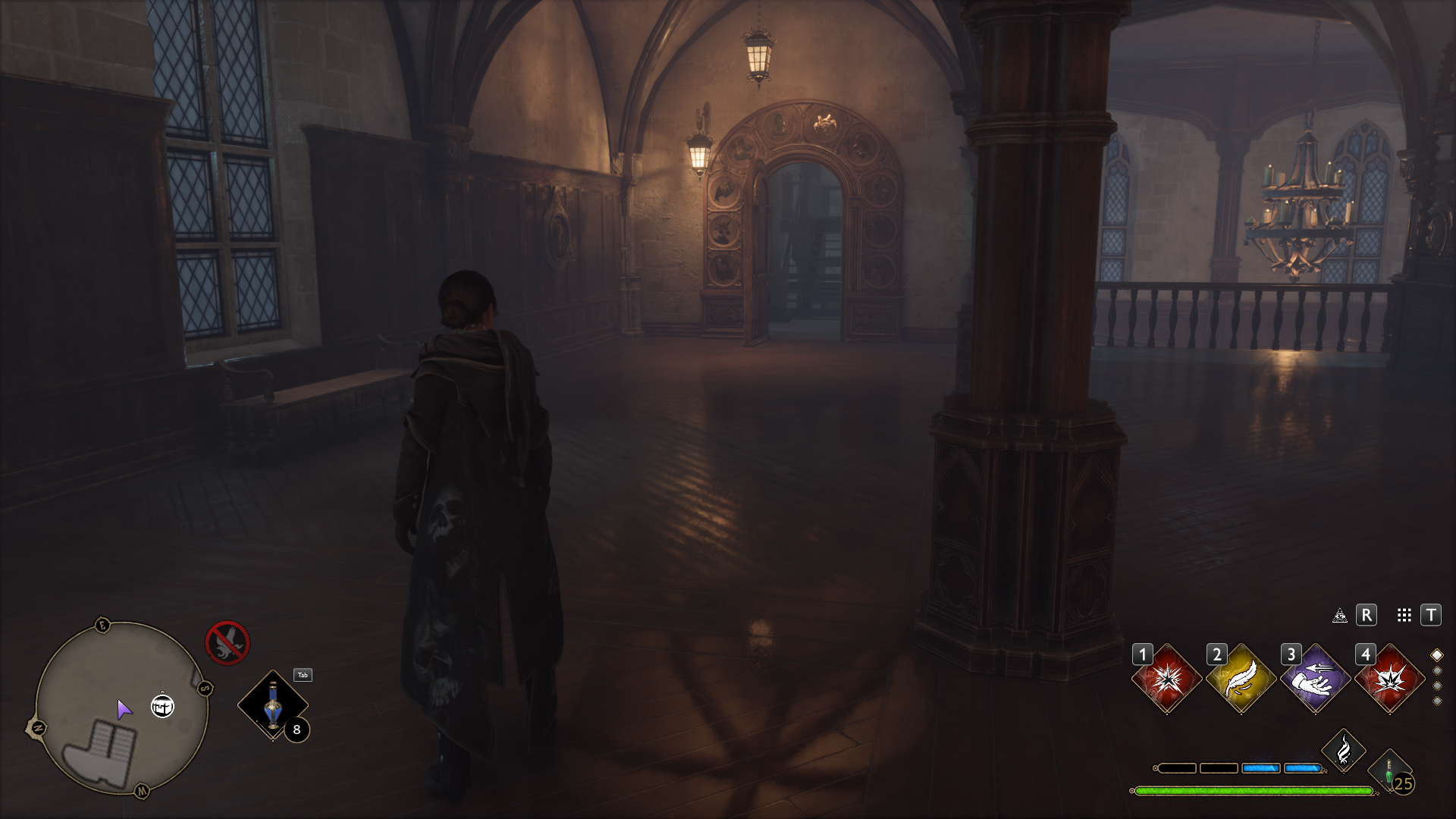Open the circular minimap
The height and width of the screenshot is (819, 1456).
[x=121, y=708]
